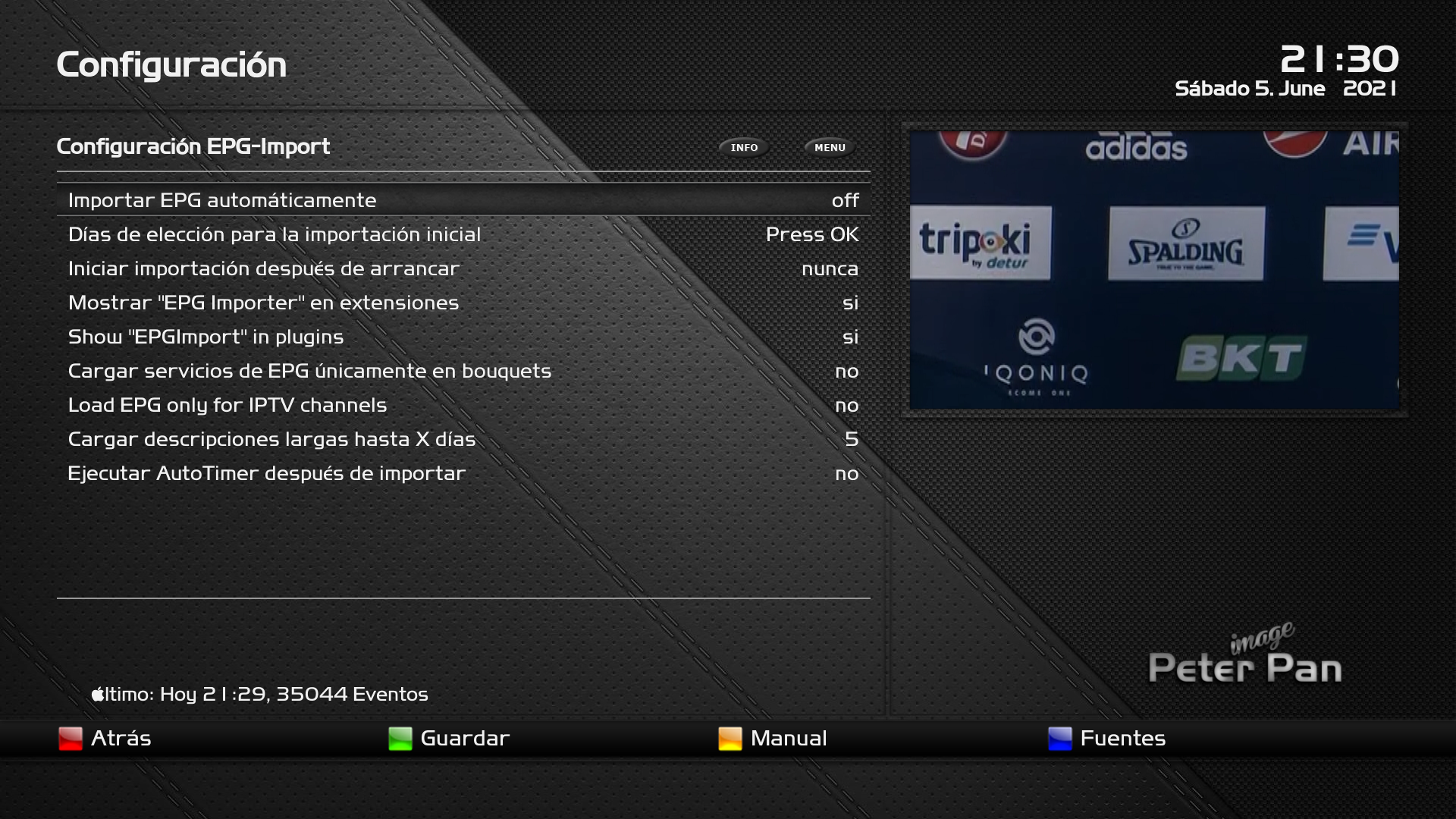The height and width of the screenshot is (819, 1456).
Task: Select the Importar EPG automáticamente row
Action: pos(463,200)
